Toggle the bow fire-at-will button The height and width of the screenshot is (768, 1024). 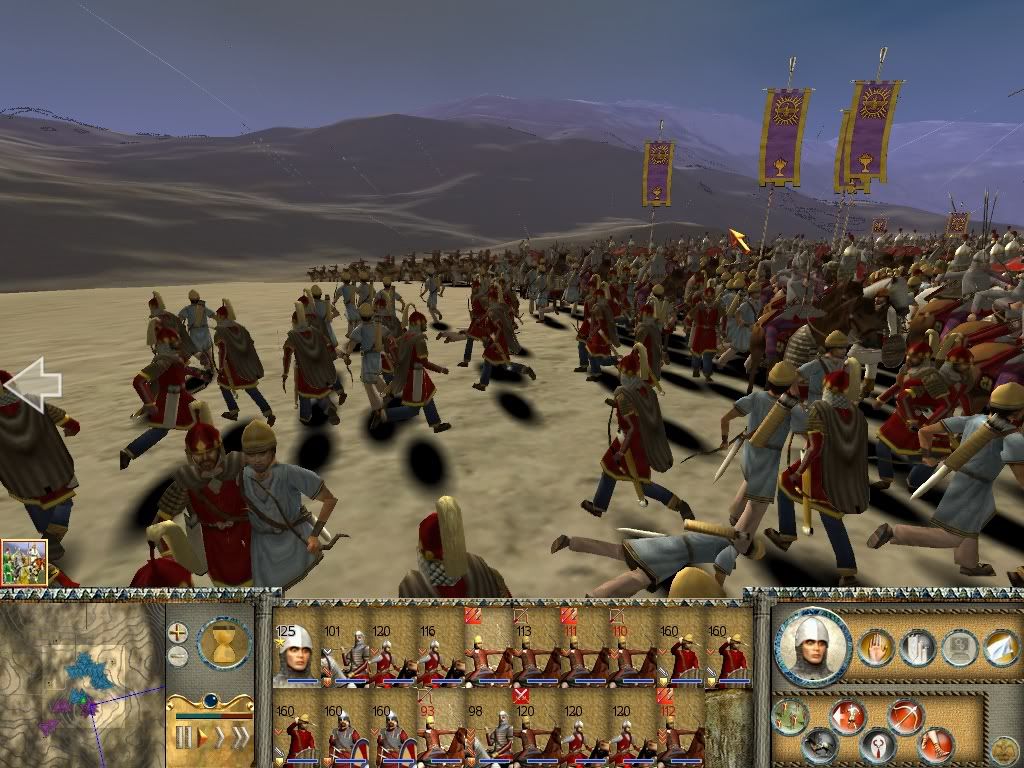click(906, 716)
